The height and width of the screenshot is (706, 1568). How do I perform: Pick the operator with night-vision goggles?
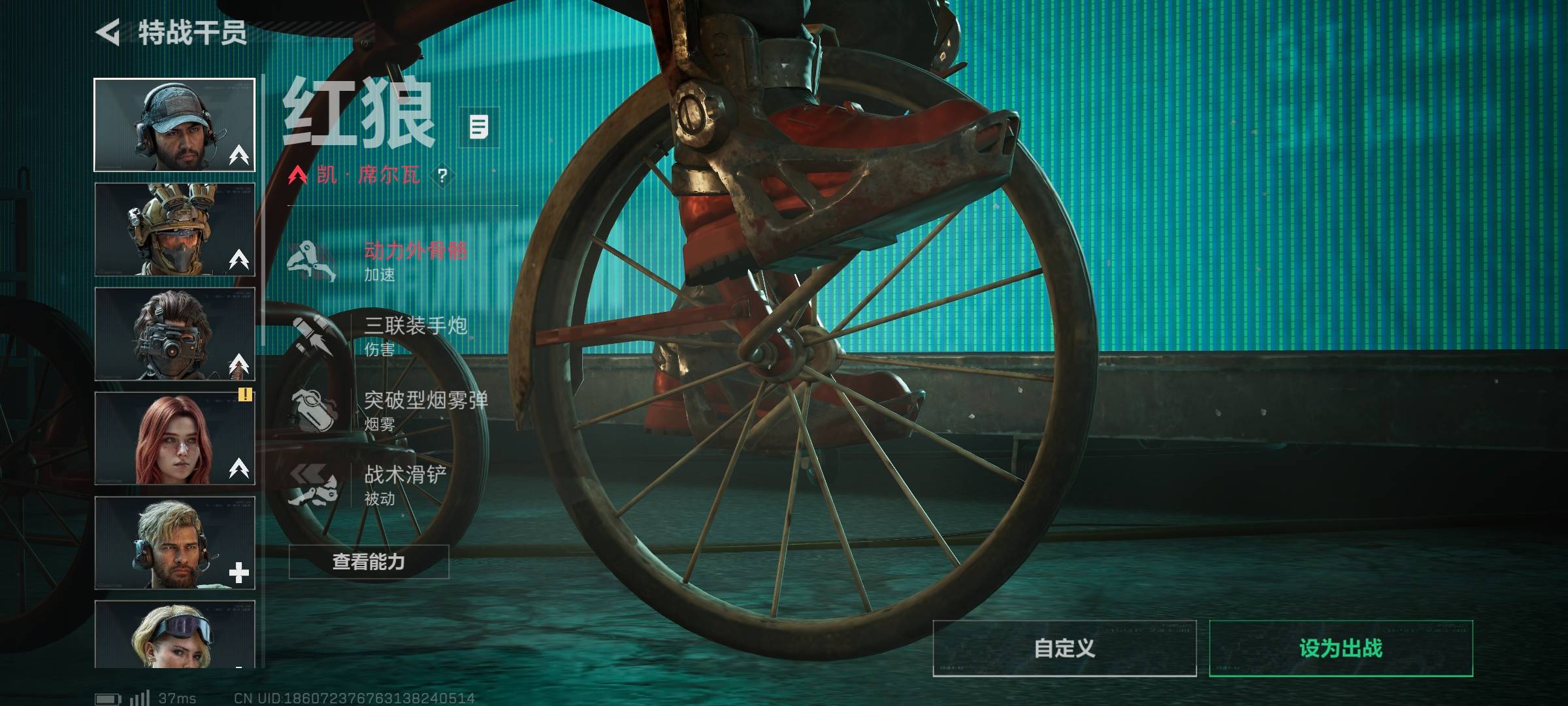174,334
